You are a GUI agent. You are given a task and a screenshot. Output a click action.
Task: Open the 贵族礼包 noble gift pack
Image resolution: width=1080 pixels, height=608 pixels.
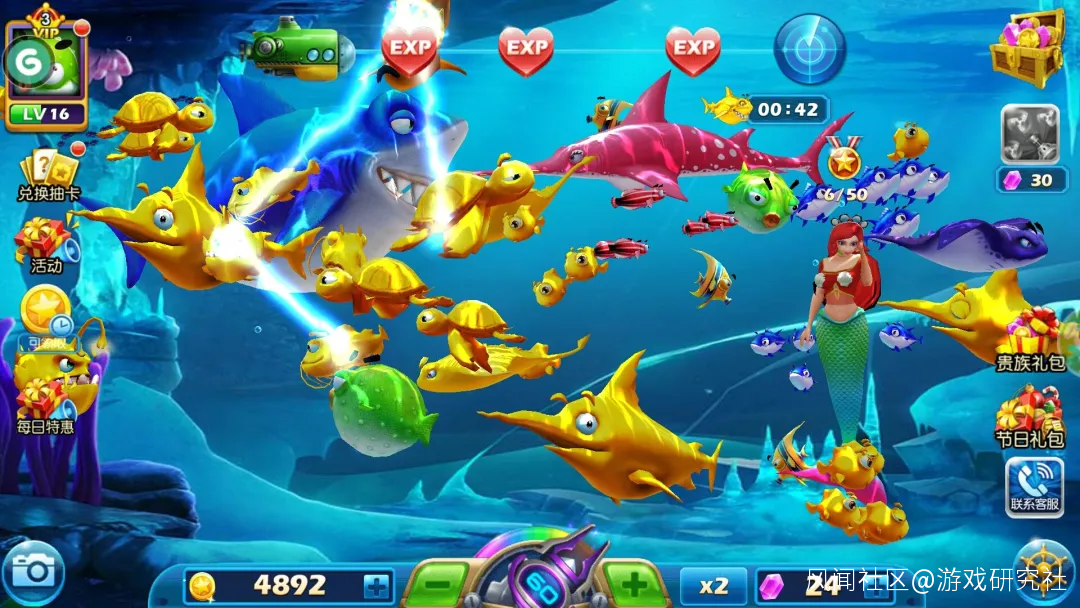pyautogui.click(x=1031, y=340)
